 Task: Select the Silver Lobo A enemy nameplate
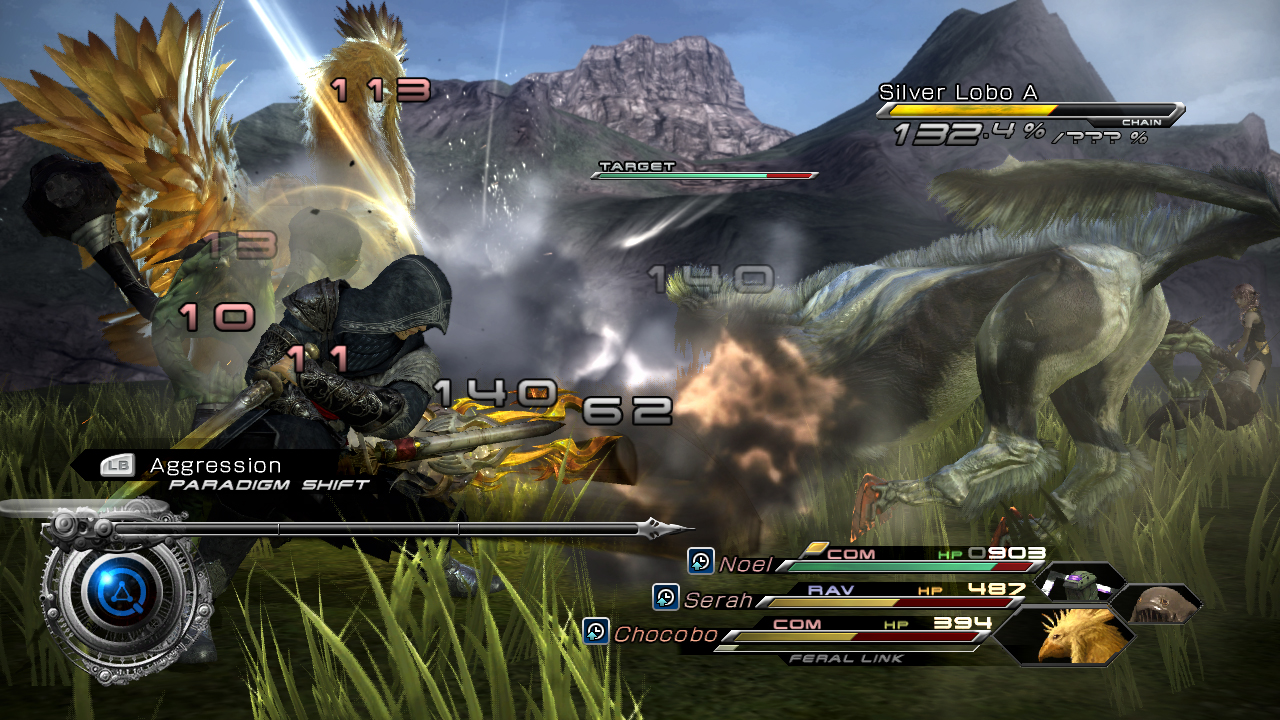[957, 93]
